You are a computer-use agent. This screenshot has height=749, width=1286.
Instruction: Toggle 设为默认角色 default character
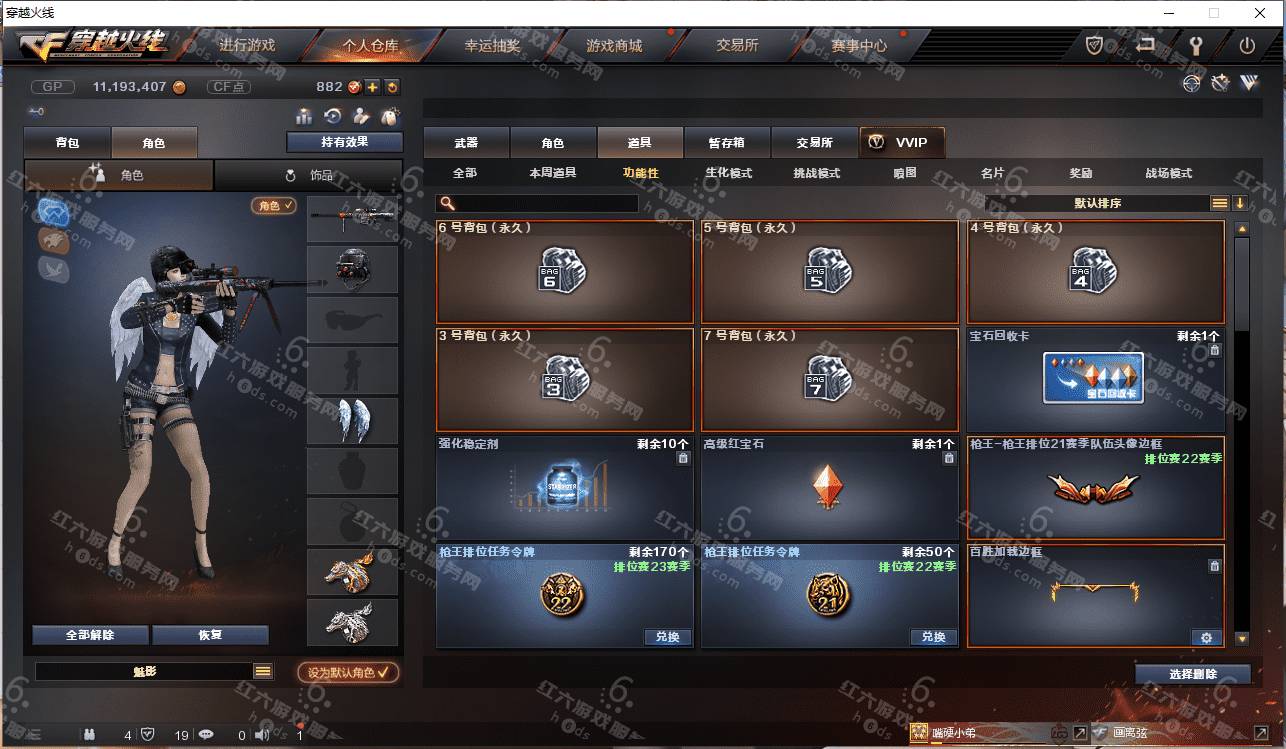348,673
